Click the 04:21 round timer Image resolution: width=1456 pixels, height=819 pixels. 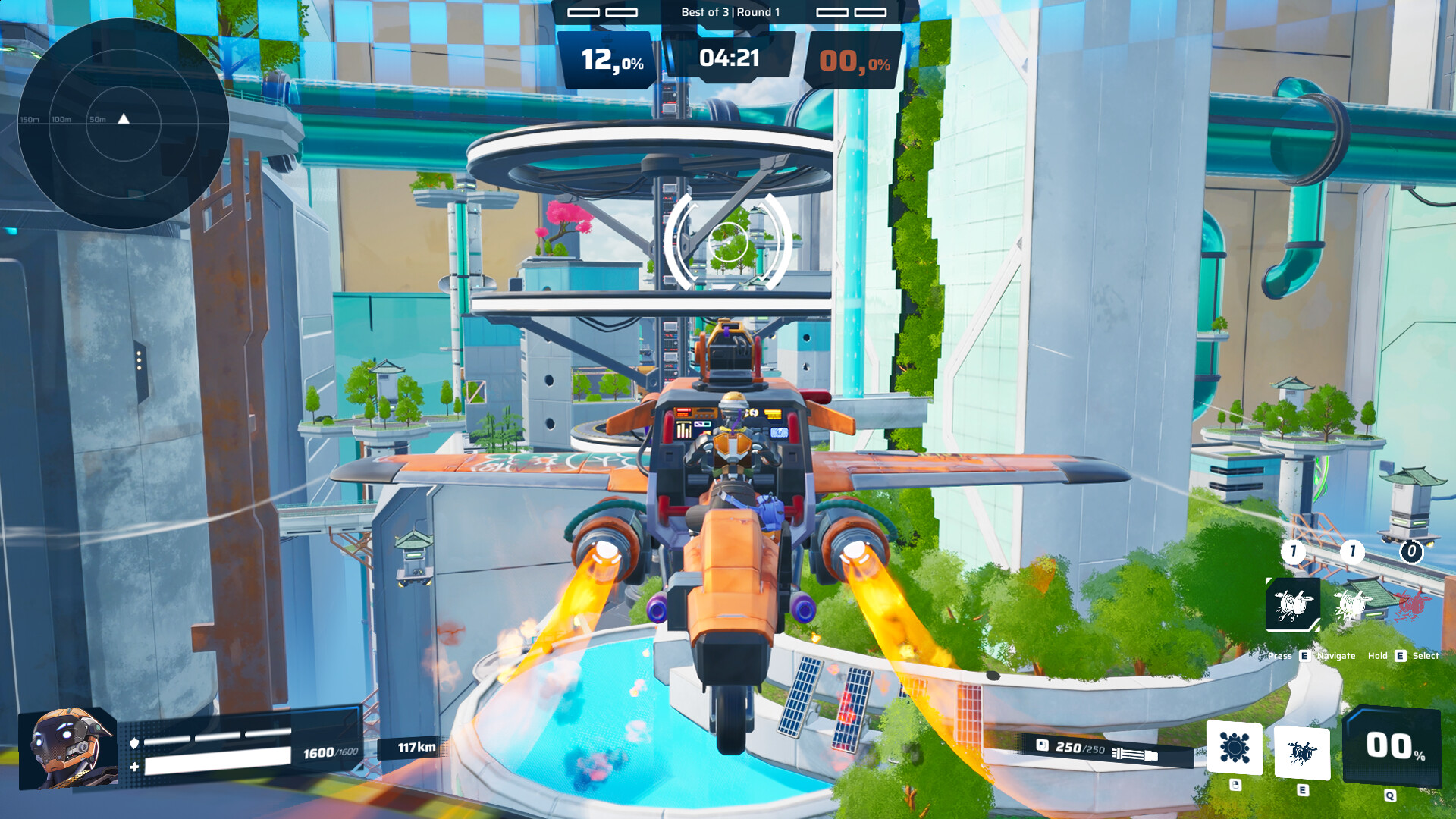[730, 59]
